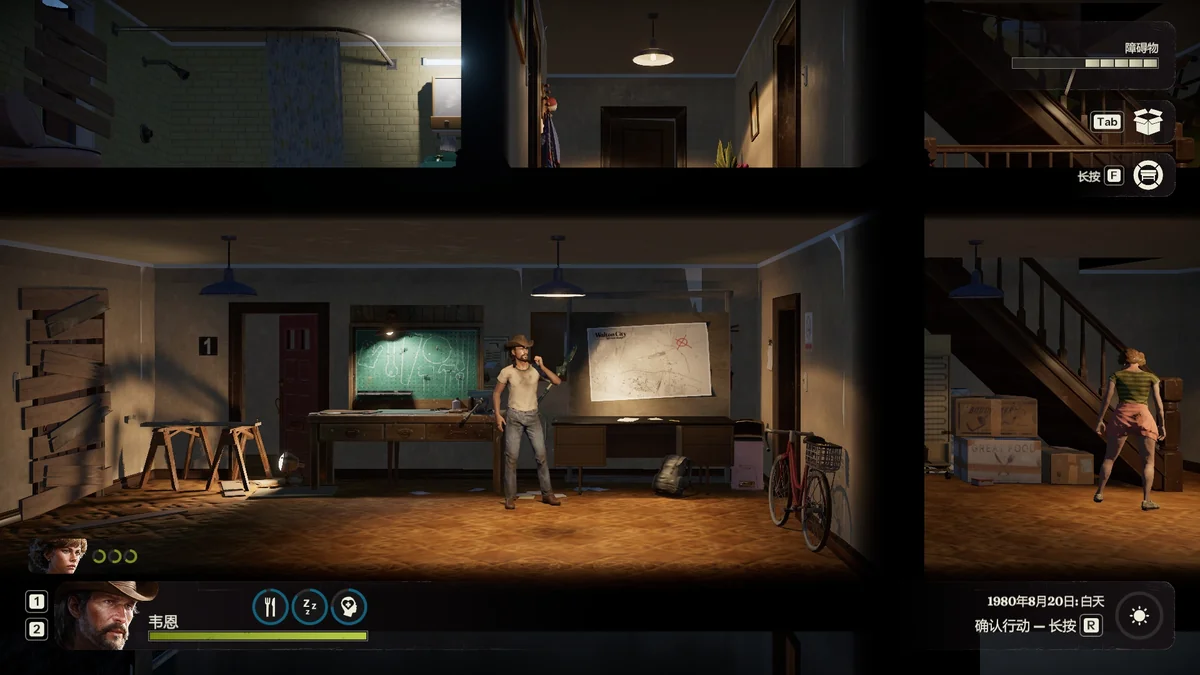Click the circular workbench crafting icon
Screen dimensions: 1200x675
coord(1149,176)
